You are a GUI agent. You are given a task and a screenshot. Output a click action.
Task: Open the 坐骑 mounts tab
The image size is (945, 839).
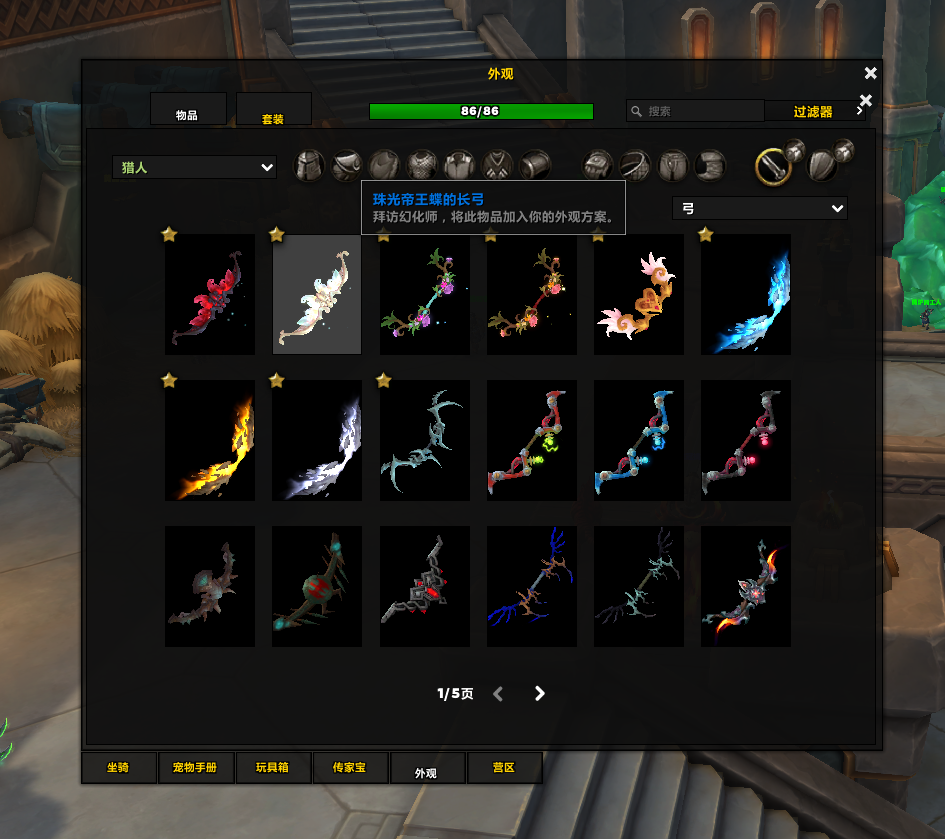tap(119, 768)
